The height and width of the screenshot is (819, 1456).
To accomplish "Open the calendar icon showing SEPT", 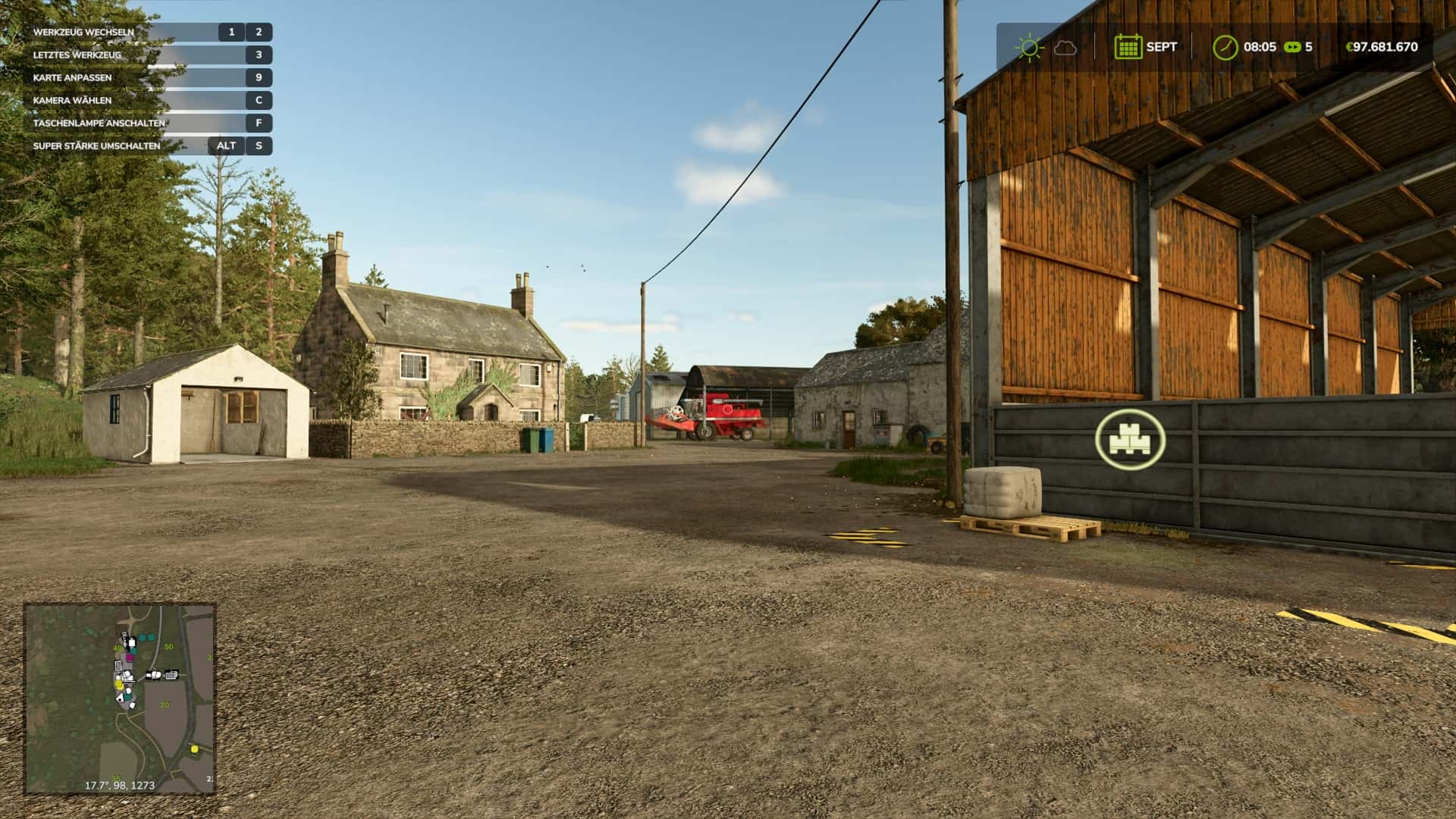I will click(1128, 47).
